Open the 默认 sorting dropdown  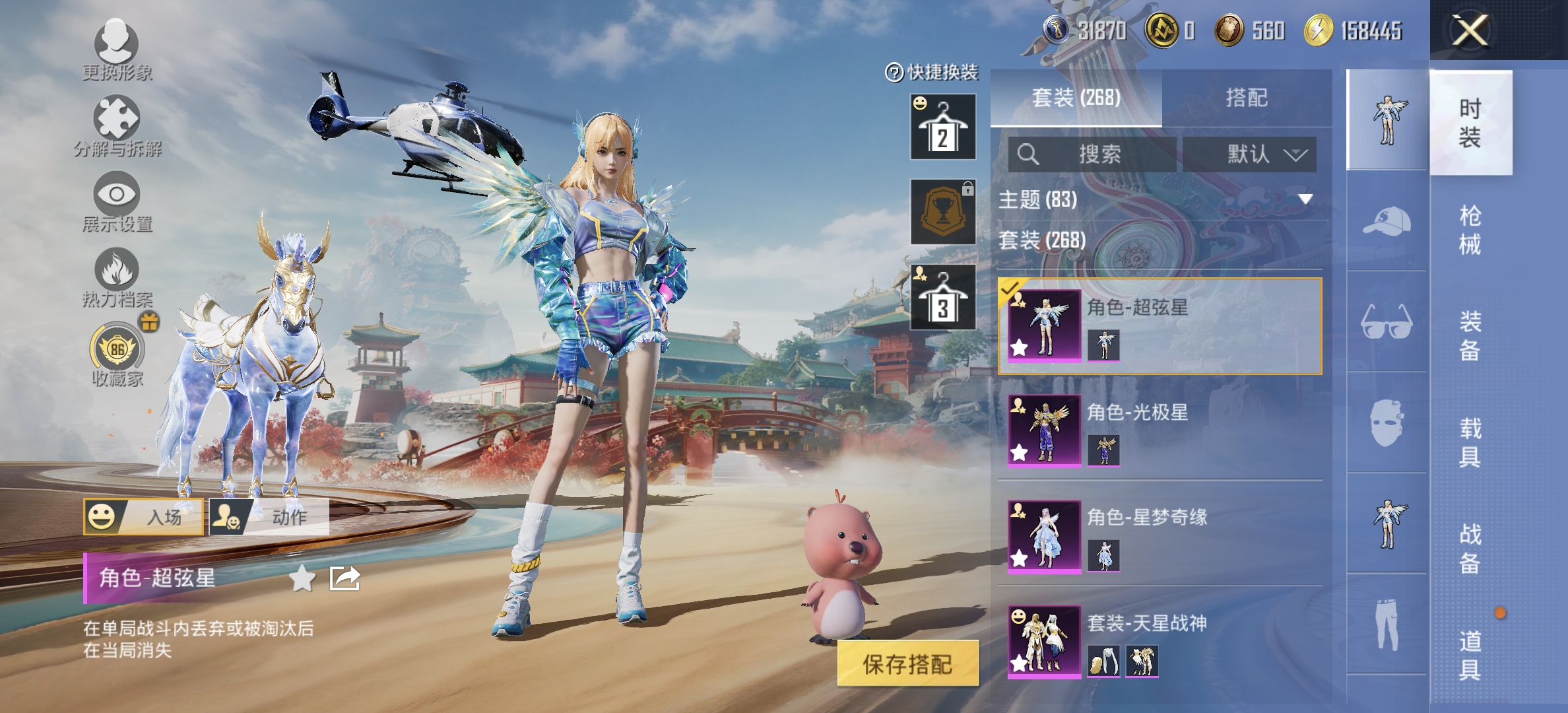[x=1251, y=156]
